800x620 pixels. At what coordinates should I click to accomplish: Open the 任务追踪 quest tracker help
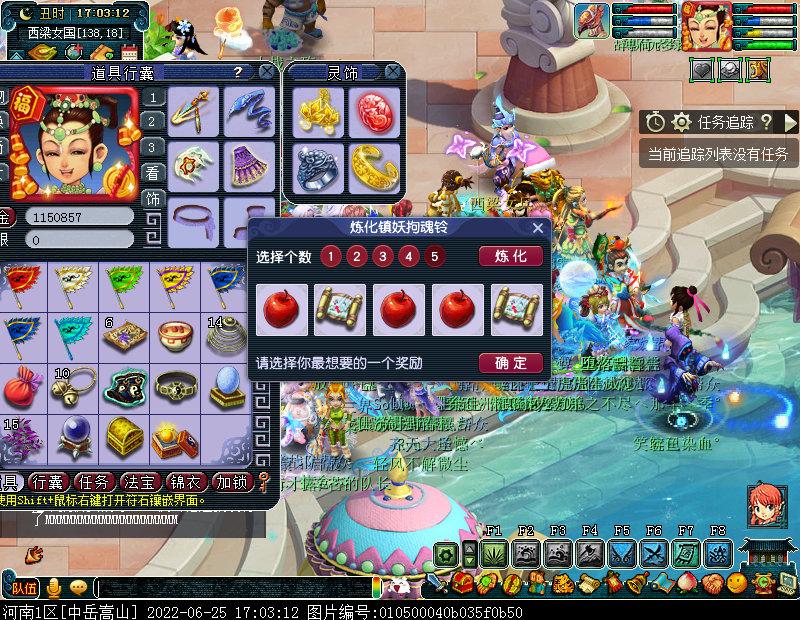(x=766, y=122)
